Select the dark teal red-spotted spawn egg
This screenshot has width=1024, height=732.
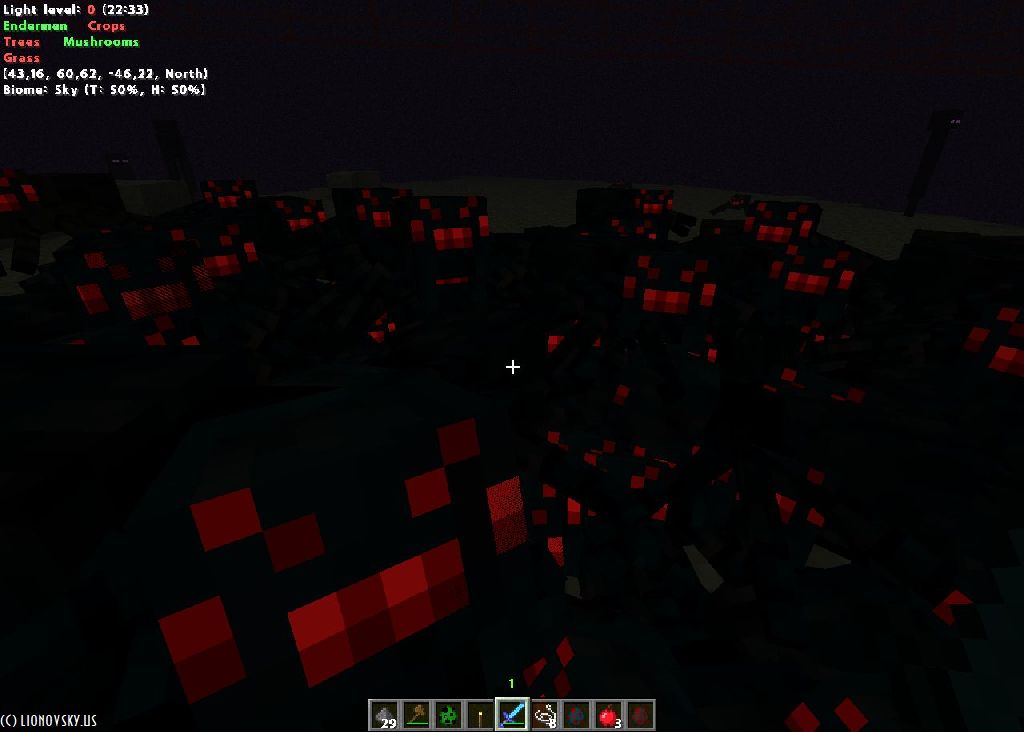[x=576, y=715]
